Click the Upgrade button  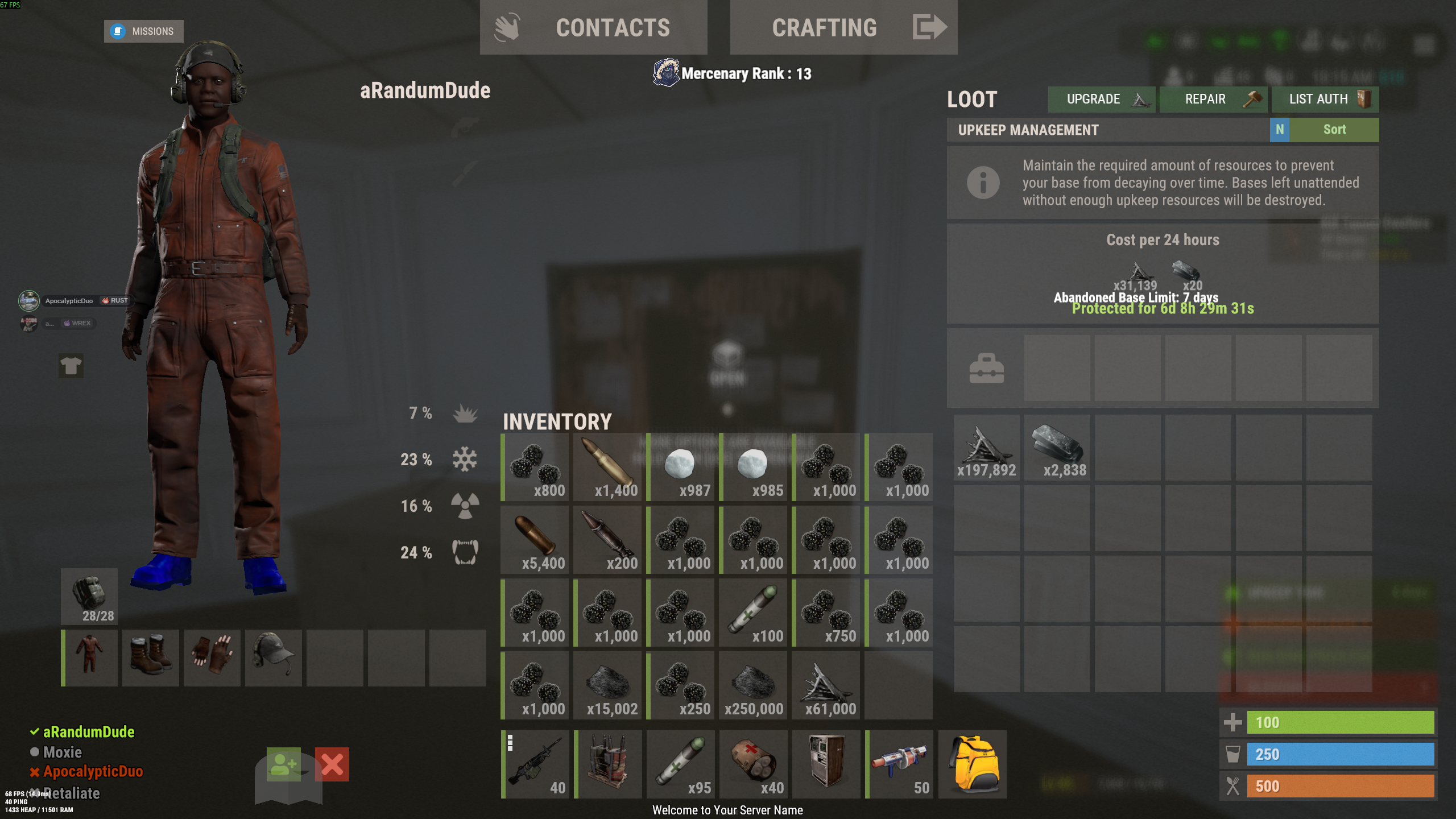1101,99
